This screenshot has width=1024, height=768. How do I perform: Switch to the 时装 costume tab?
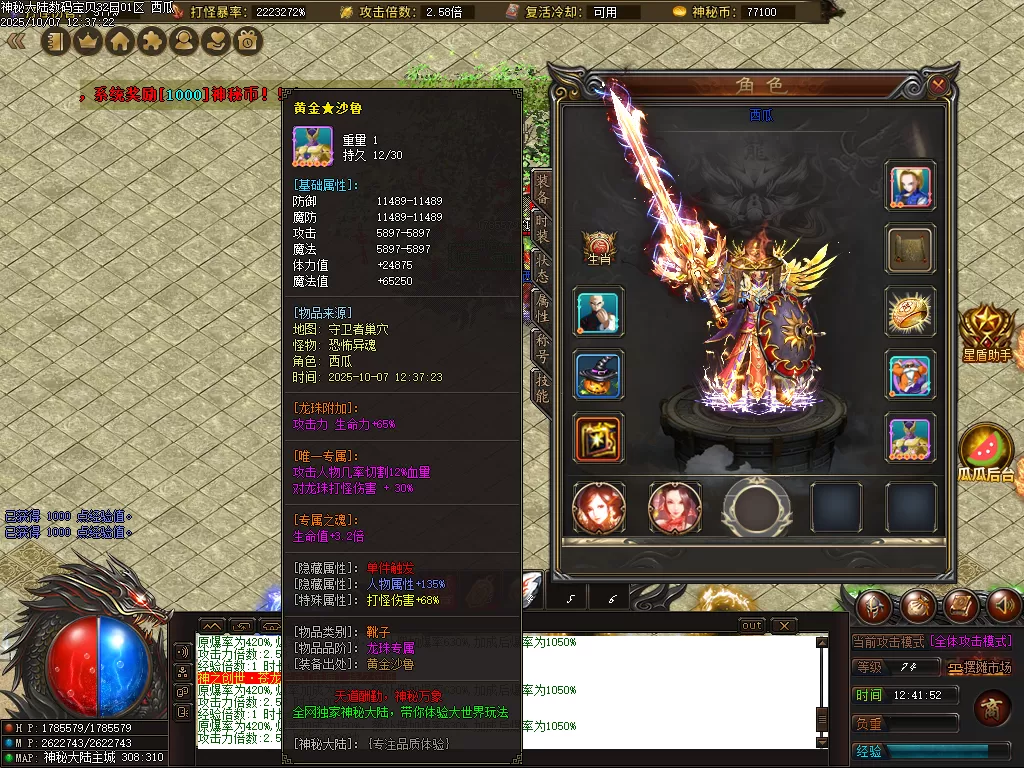coord(540,234)
